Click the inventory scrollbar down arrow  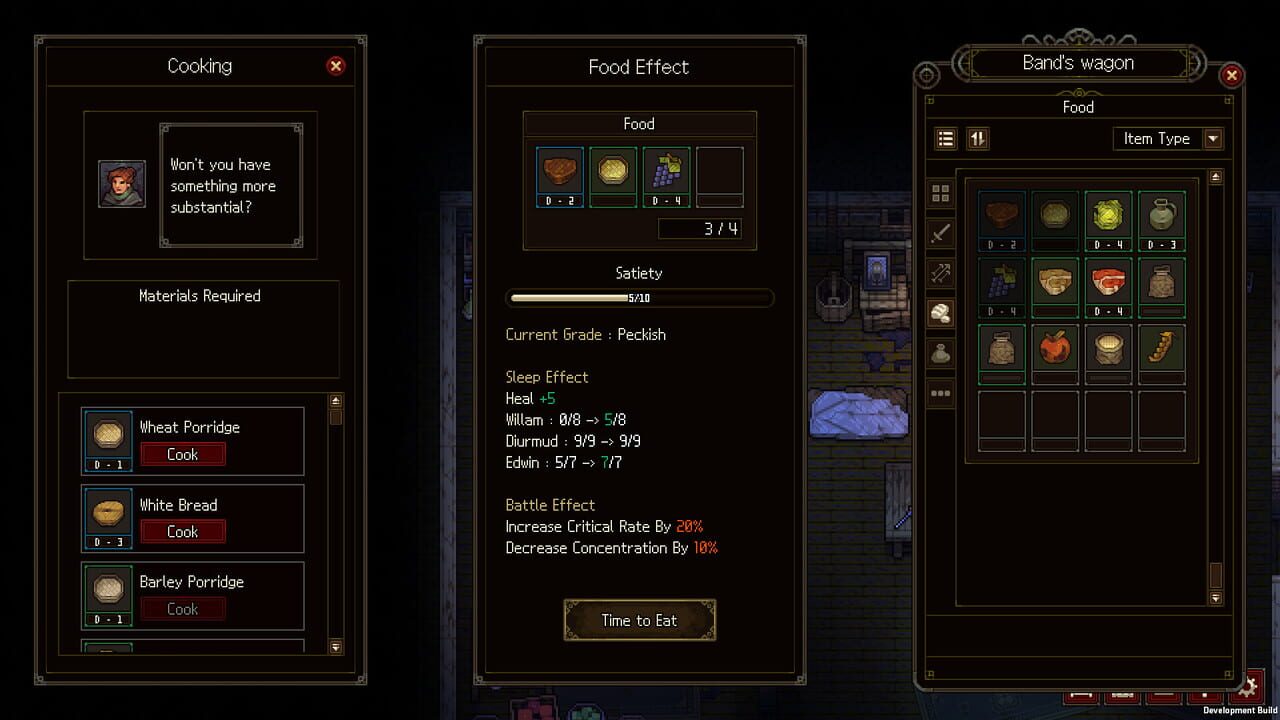[1214, 596]
